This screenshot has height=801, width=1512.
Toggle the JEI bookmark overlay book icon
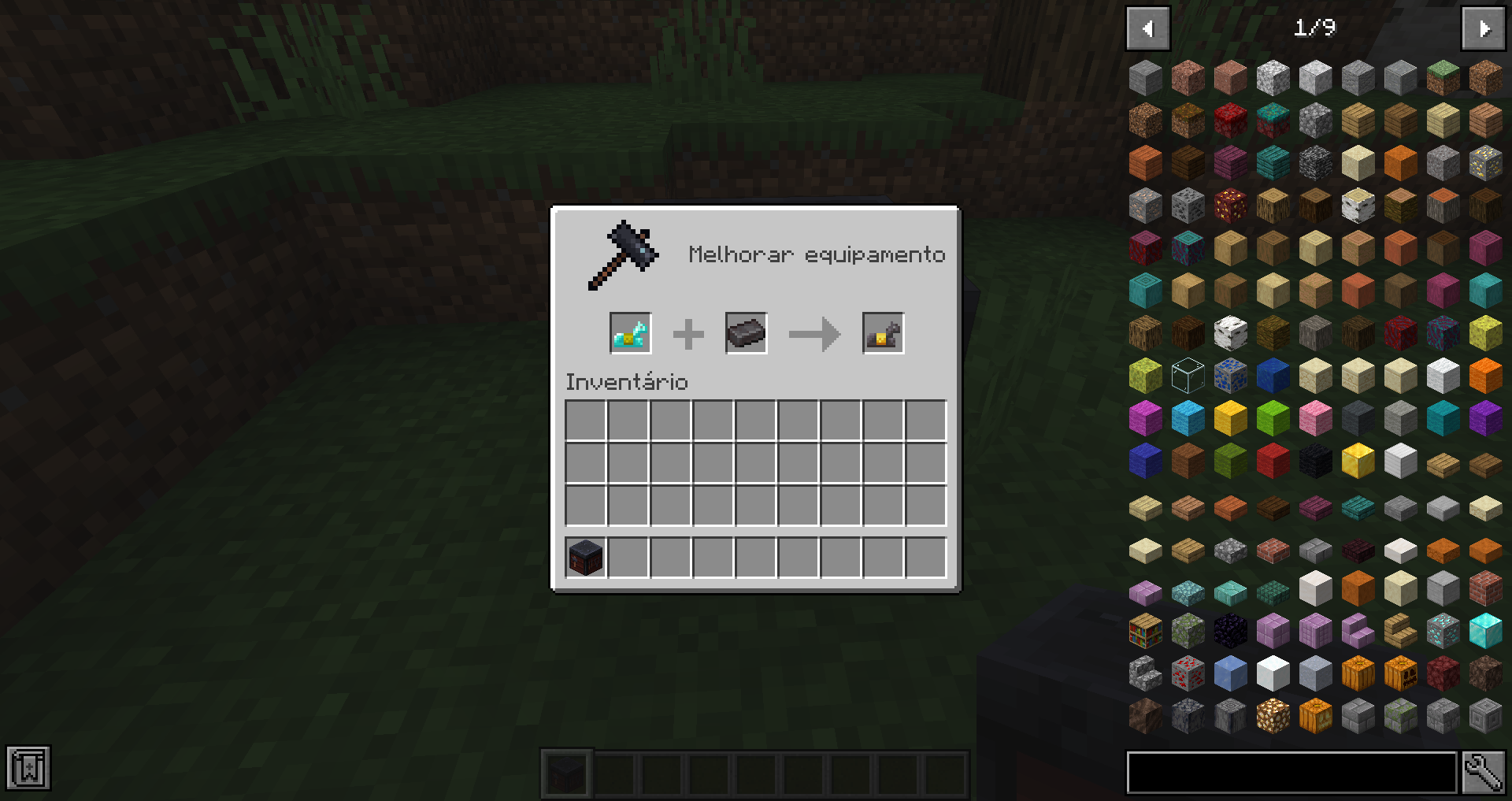tap(29, 766)
